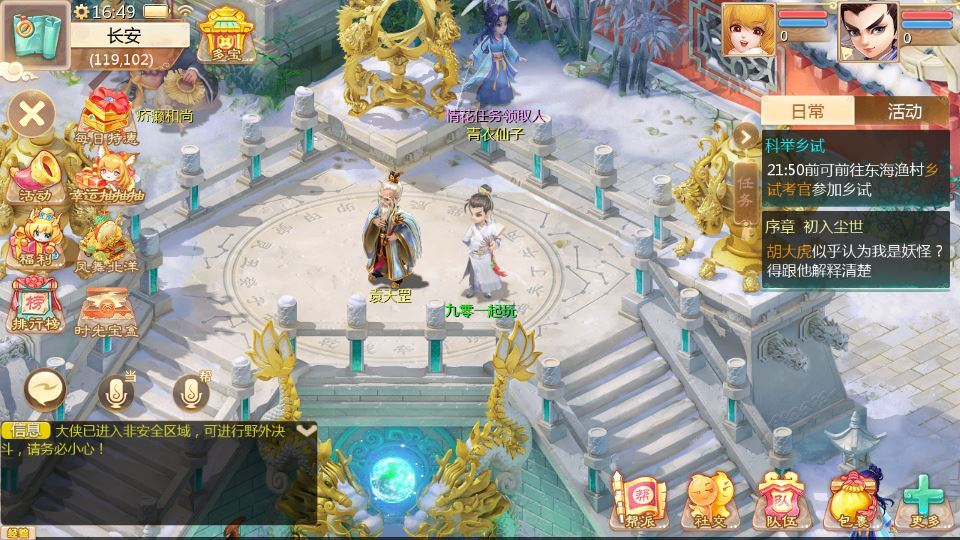
Task: Open the 包裹 inventory bag
Action: [851, 499]
